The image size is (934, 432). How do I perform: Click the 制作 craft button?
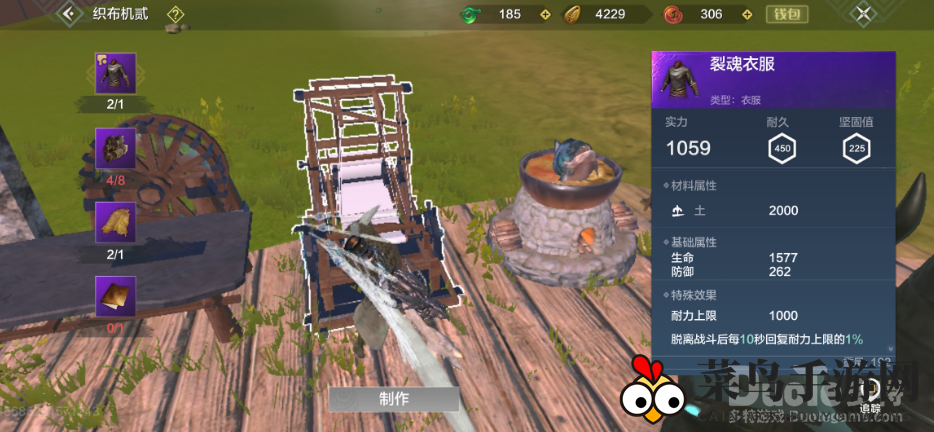394,398
